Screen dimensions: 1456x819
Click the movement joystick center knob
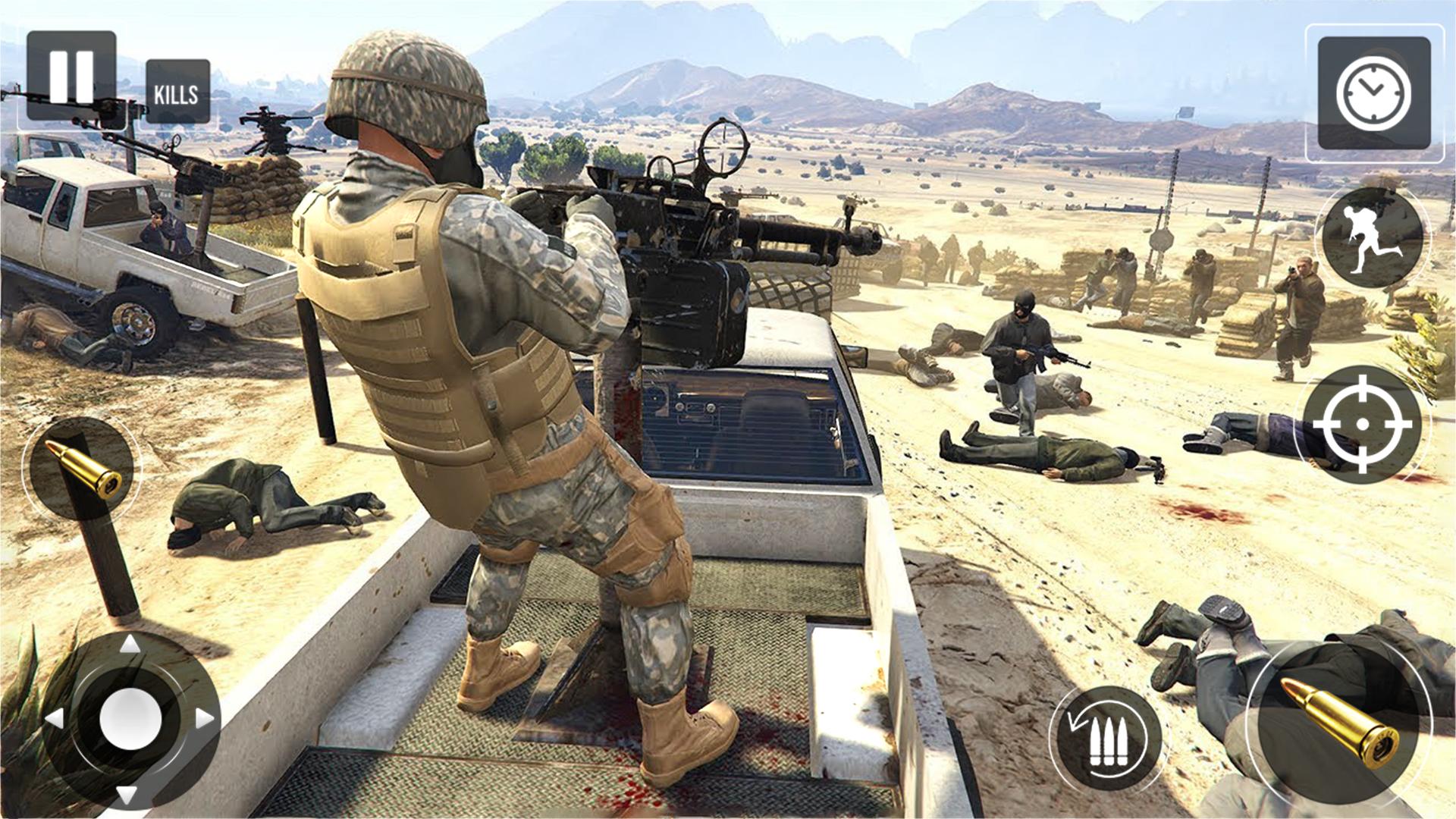tap(130, 718)
